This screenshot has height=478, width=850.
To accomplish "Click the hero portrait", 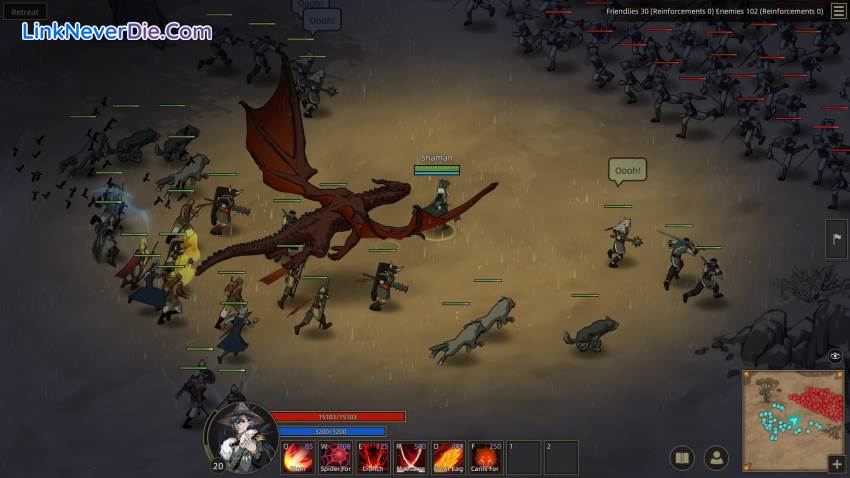I will (x=241, y=437).
